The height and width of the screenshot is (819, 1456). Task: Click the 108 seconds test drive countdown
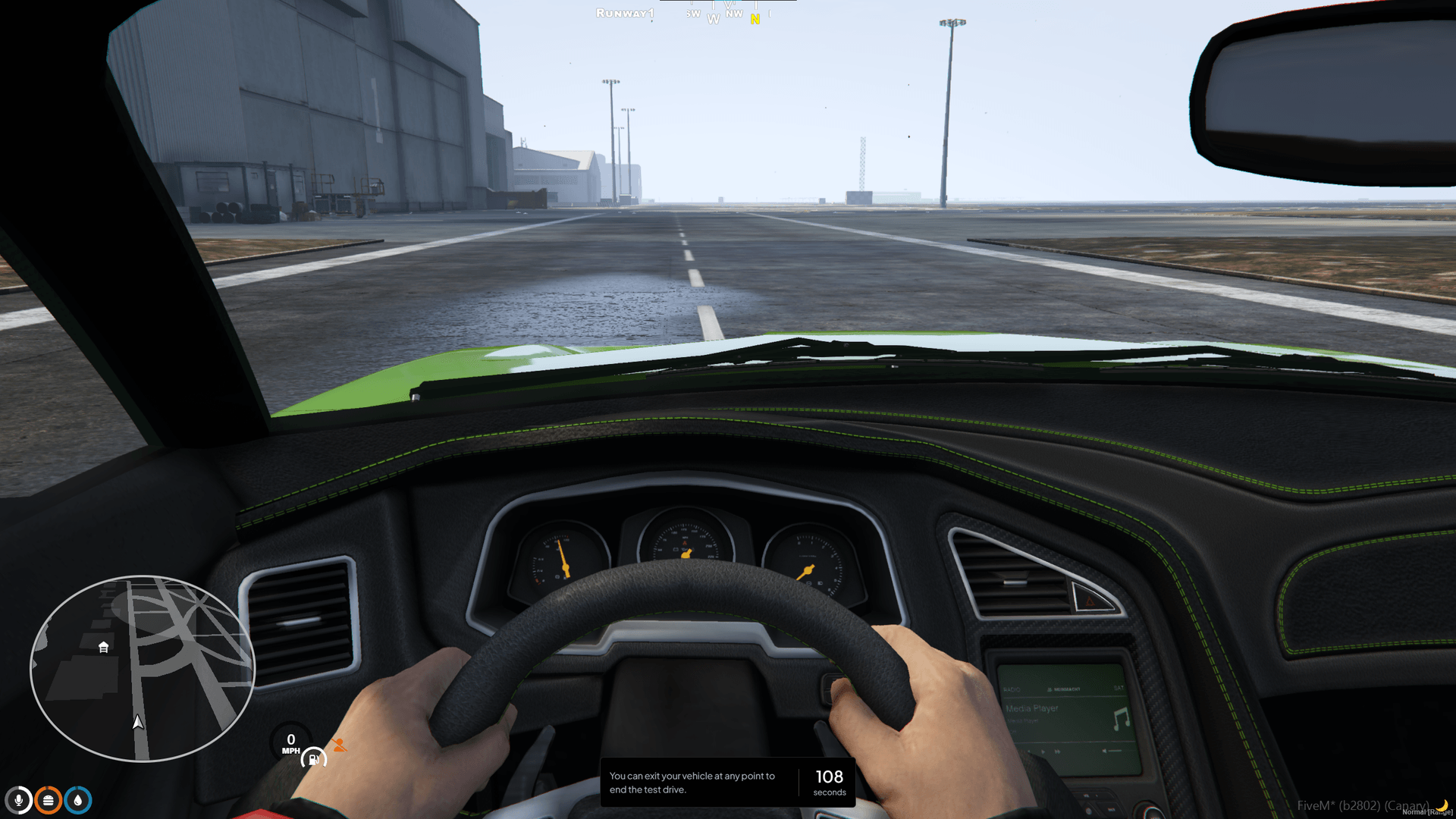pyautogui.click(x=829, y=782)
